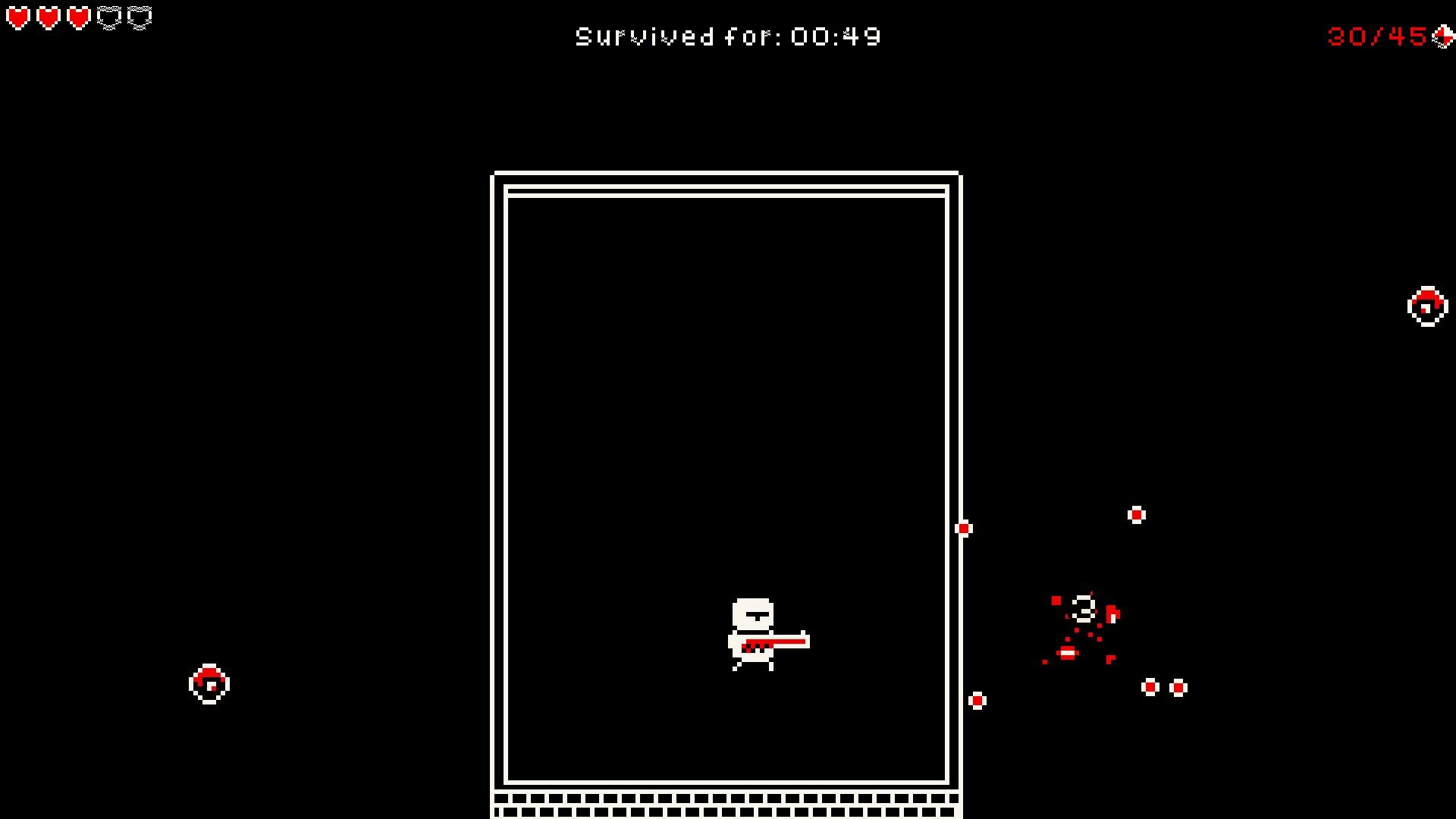Click the enemy creature in the top-right corner
1456x819 pixels.
[1426, 306]
